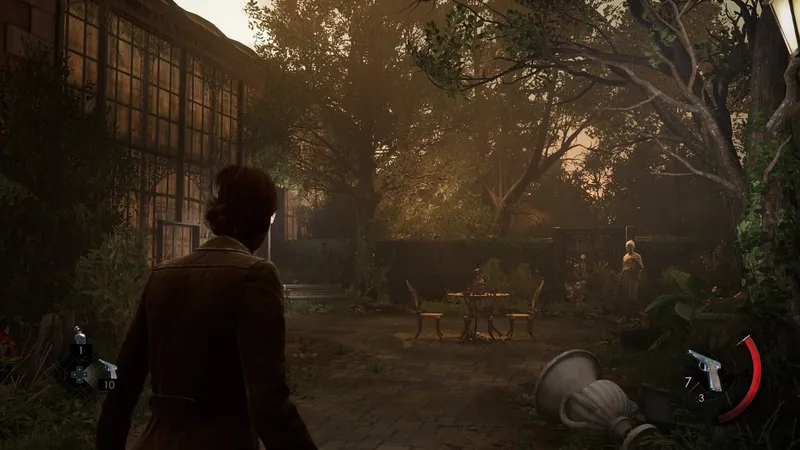
Task: Select the bottle item in the quick slot
Action: 79,337
